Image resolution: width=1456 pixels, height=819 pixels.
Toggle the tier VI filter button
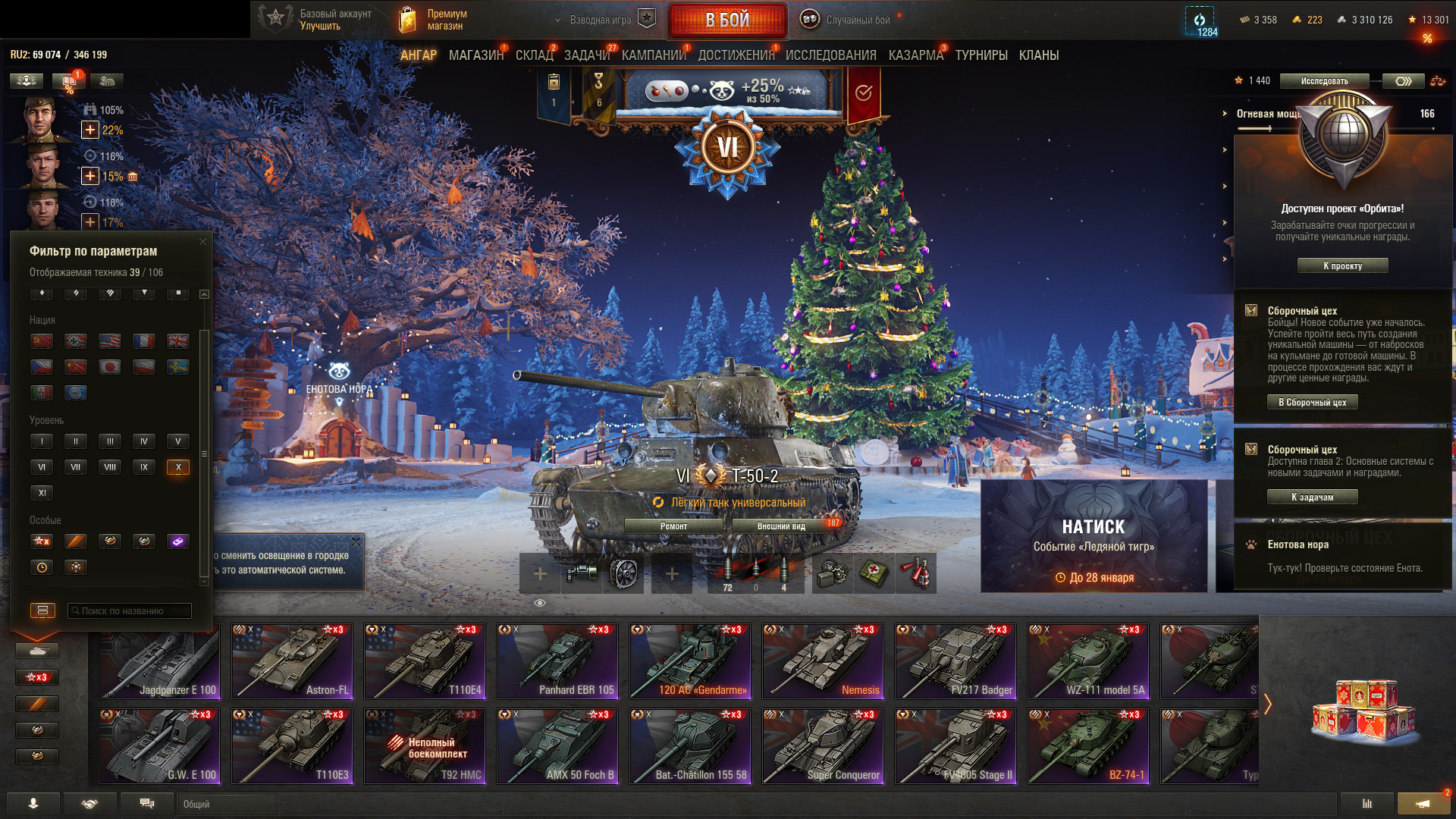coord(42,467)
